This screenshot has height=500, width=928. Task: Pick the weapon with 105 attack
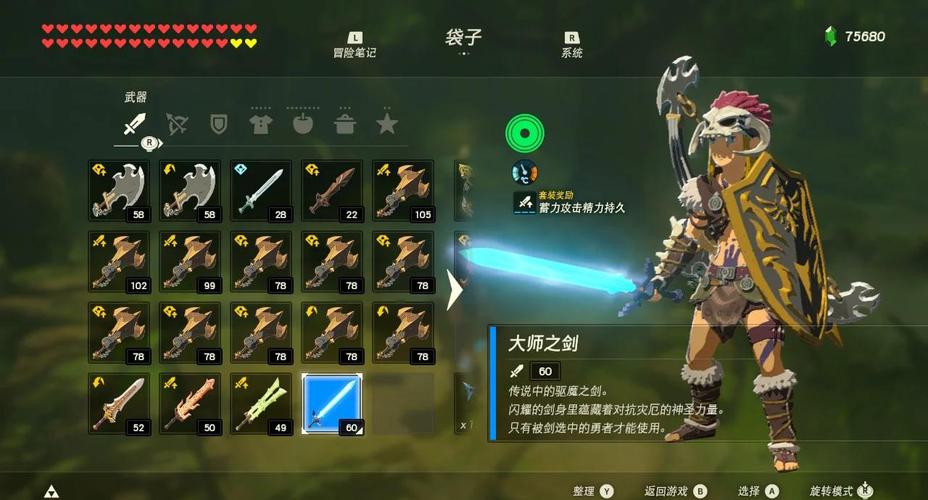point(403,190)
